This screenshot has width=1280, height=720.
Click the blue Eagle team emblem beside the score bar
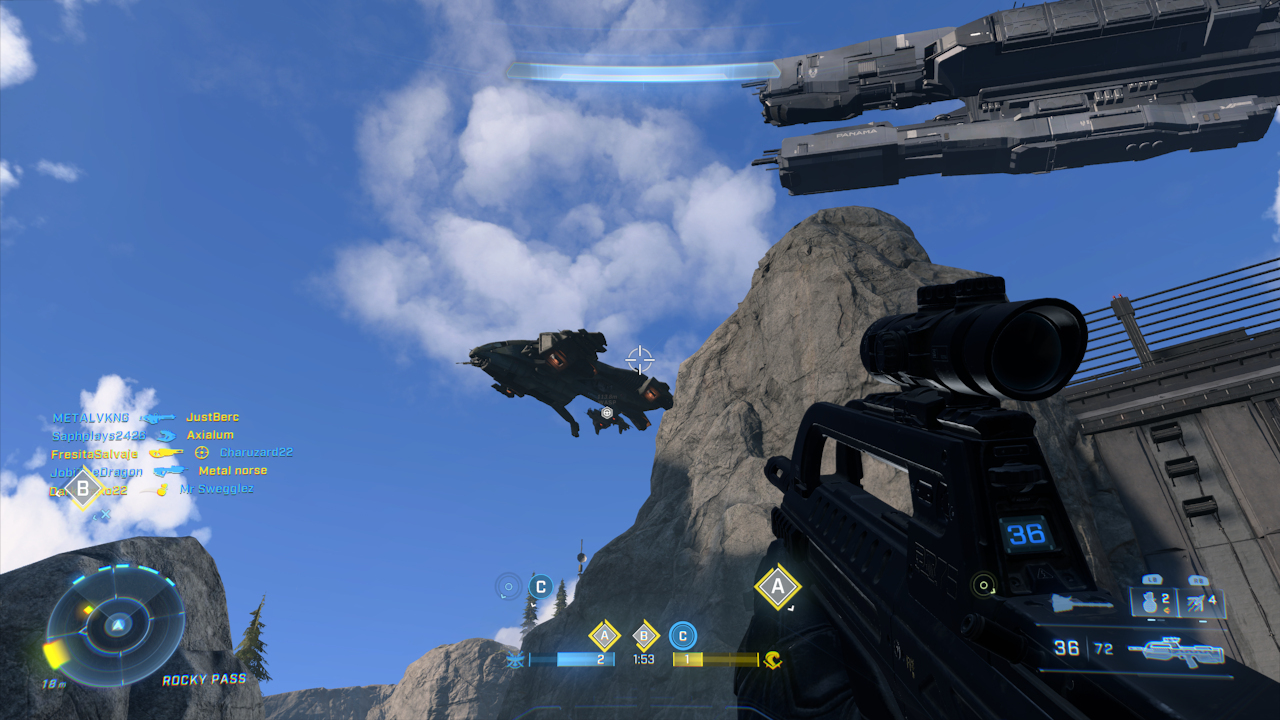(x=515, y=658)
